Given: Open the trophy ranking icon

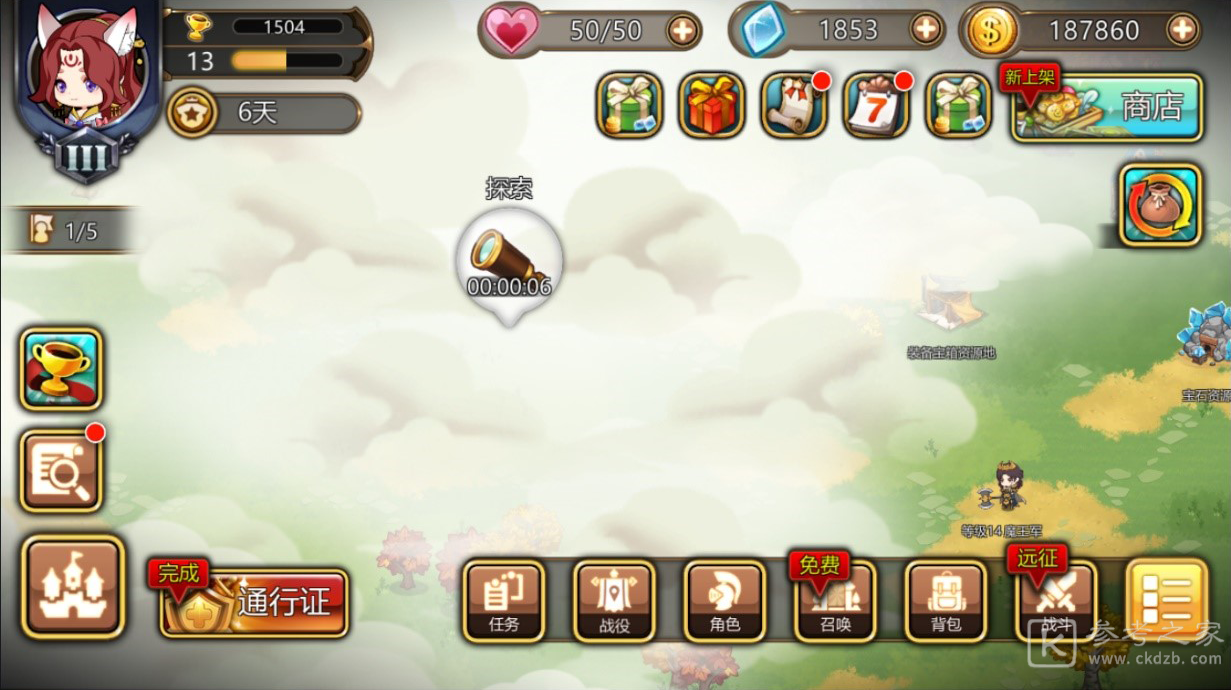Looking at the screenshot, I should point(61,369).
